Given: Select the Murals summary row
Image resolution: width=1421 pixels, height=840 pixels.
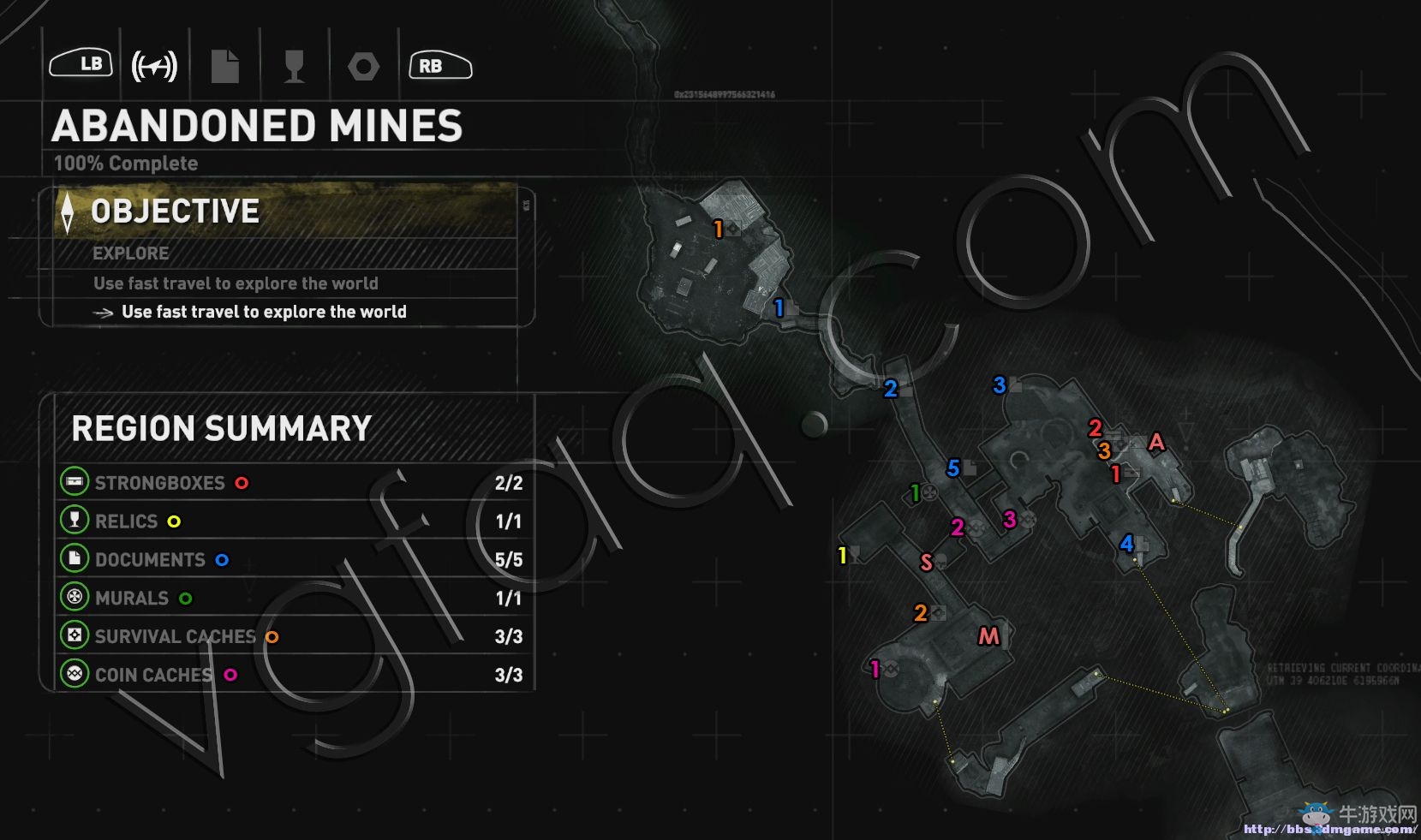Looking at the screenshot, I should pyautogui.click(x=291, y=598).
